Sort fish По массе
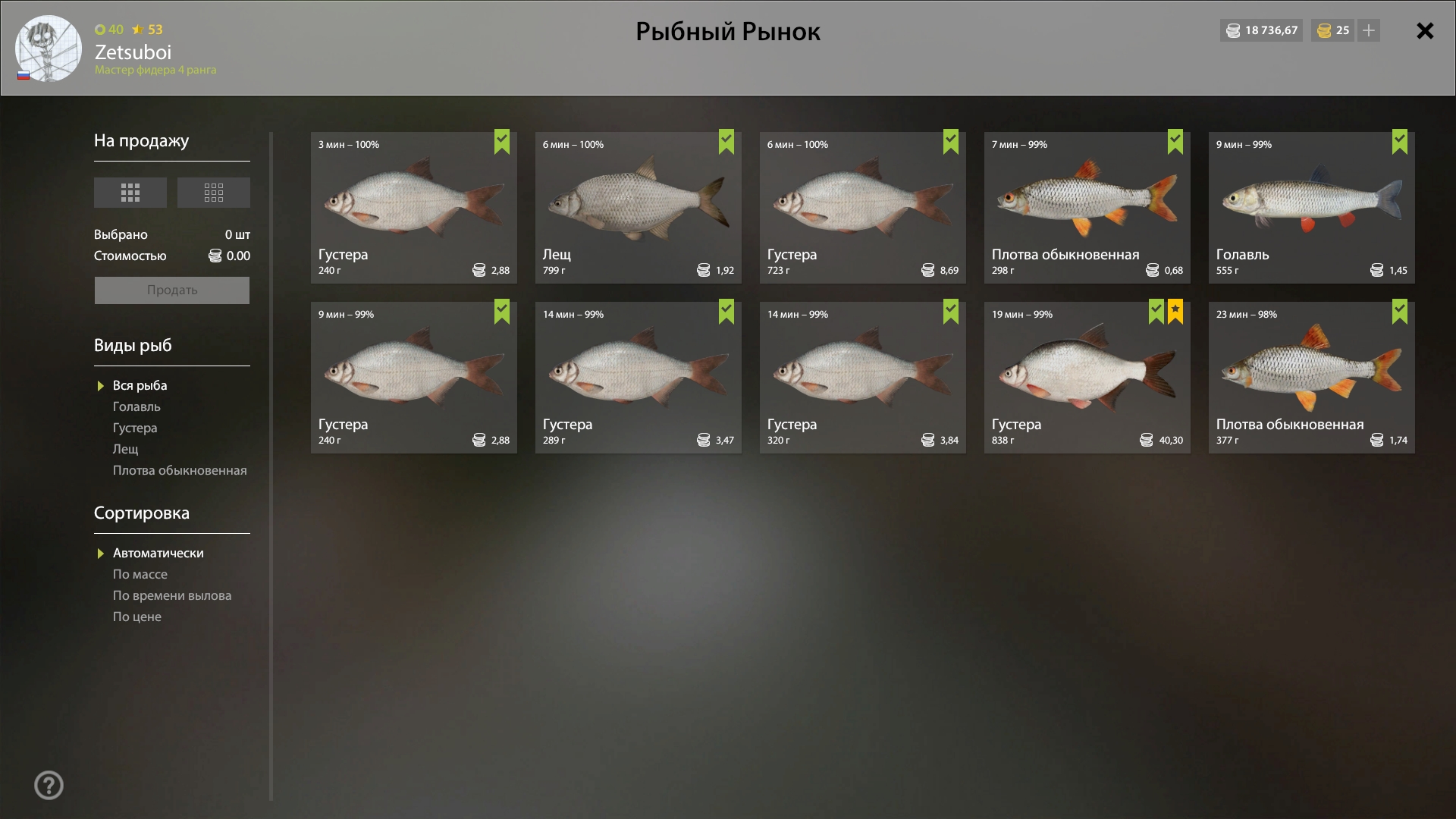The height and width of the screenshot is (819, 1456). pyautogui.click(x=140, y=575)
